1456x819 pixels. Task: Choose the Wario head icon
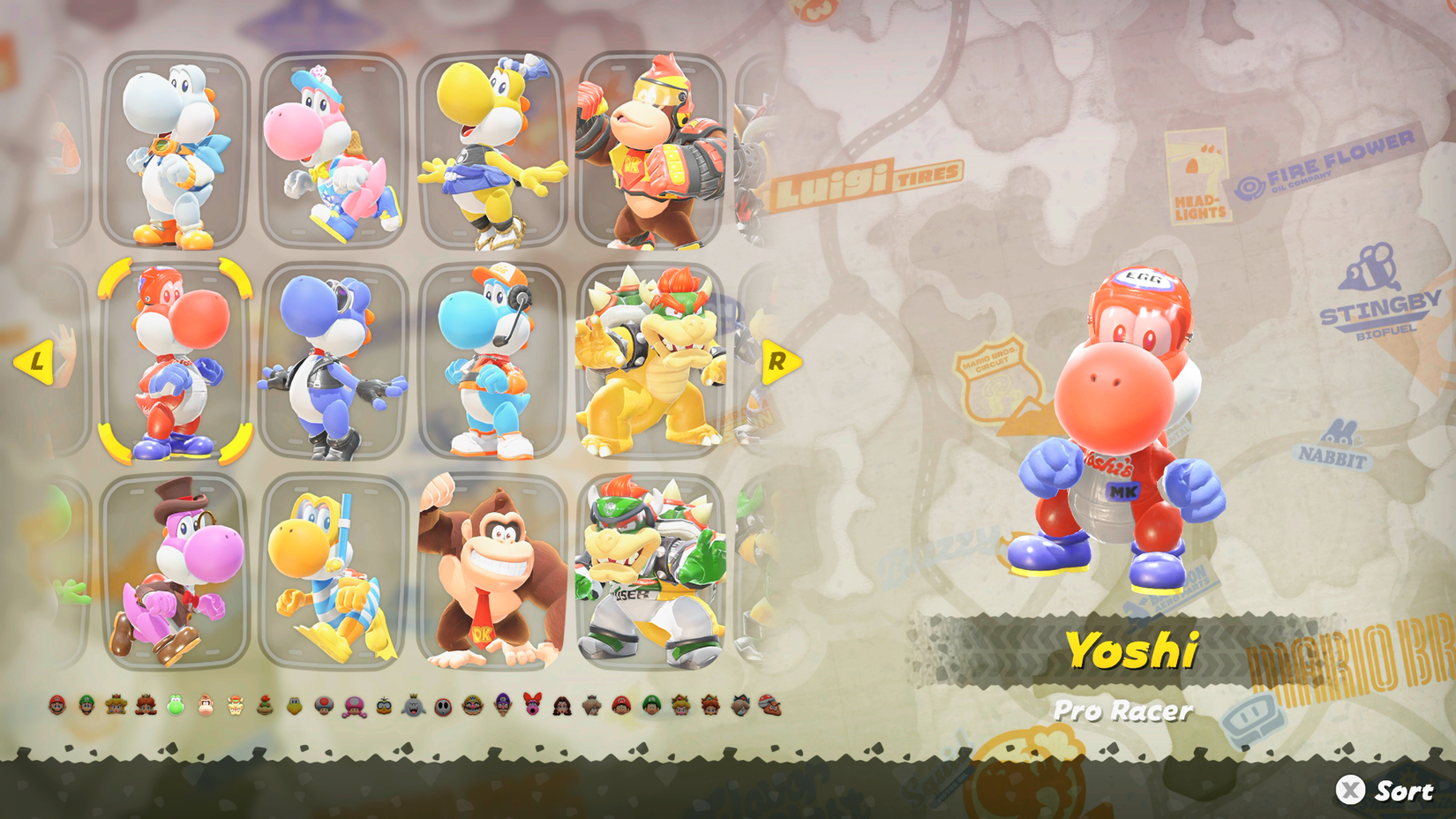point(472,706)
